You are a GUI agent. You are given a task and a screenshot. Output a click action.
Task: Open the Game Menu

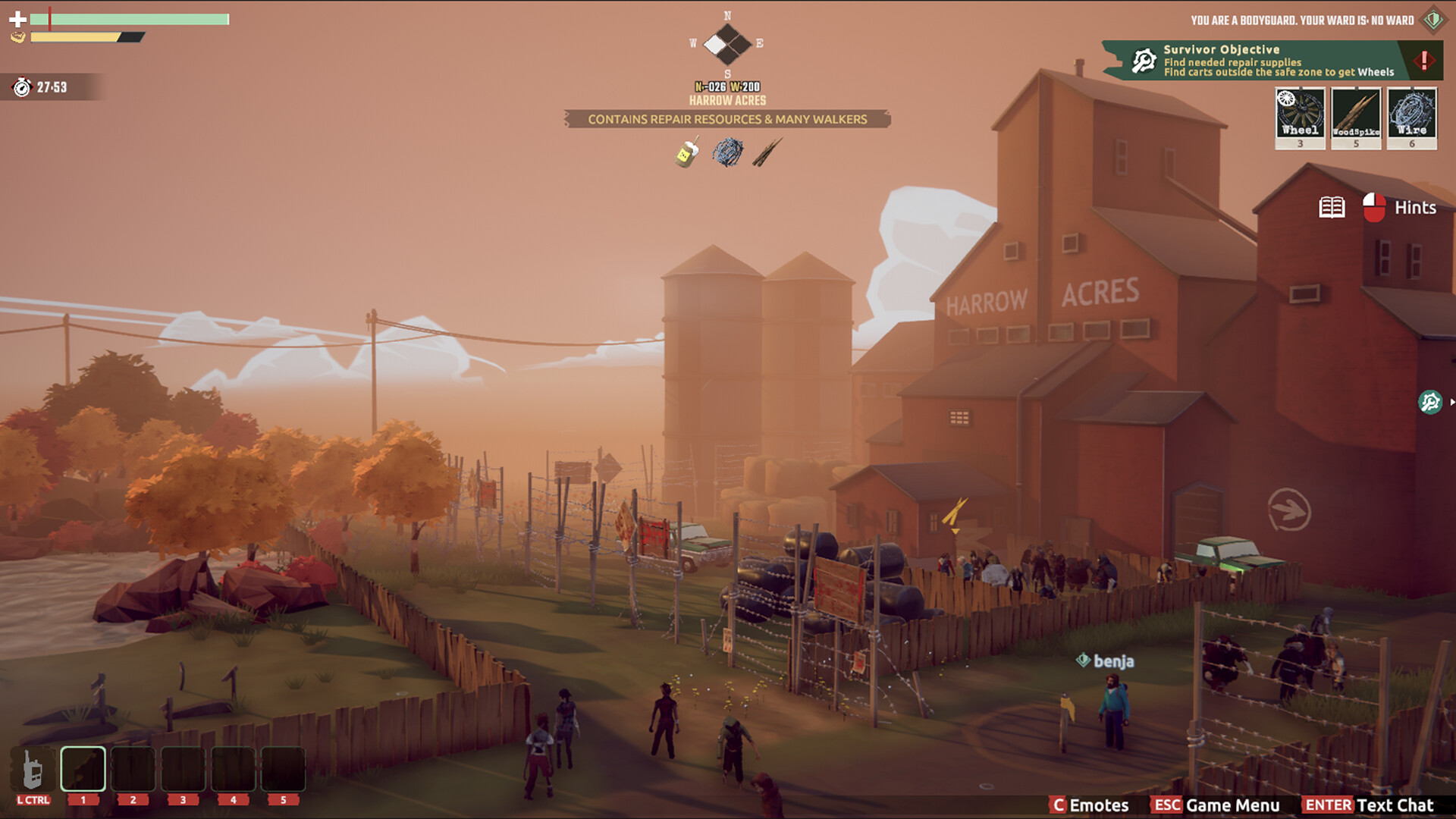coord(1216,805)
